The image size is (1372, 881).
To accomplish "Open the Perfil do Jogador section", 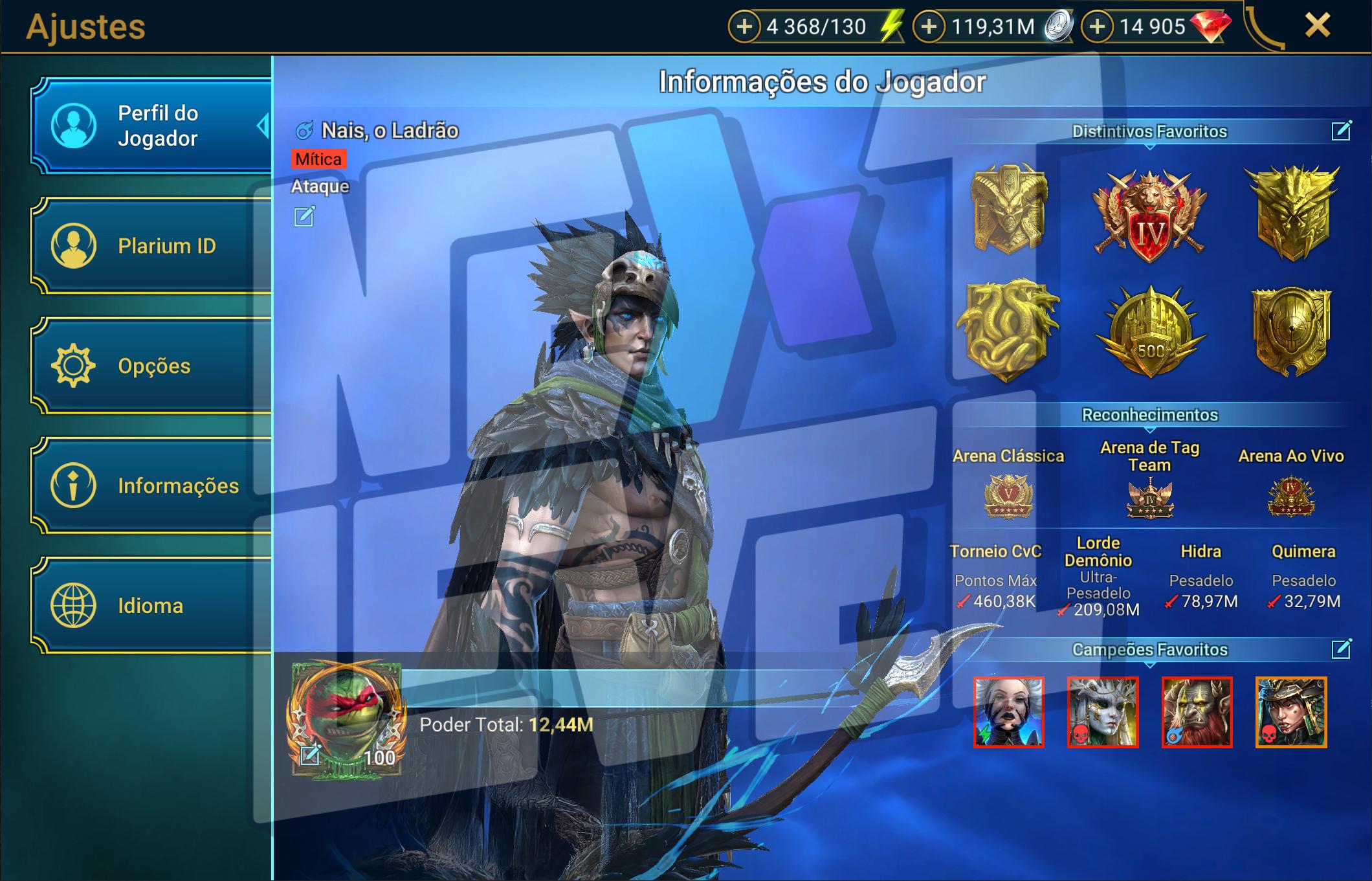I will coord(152,126).
